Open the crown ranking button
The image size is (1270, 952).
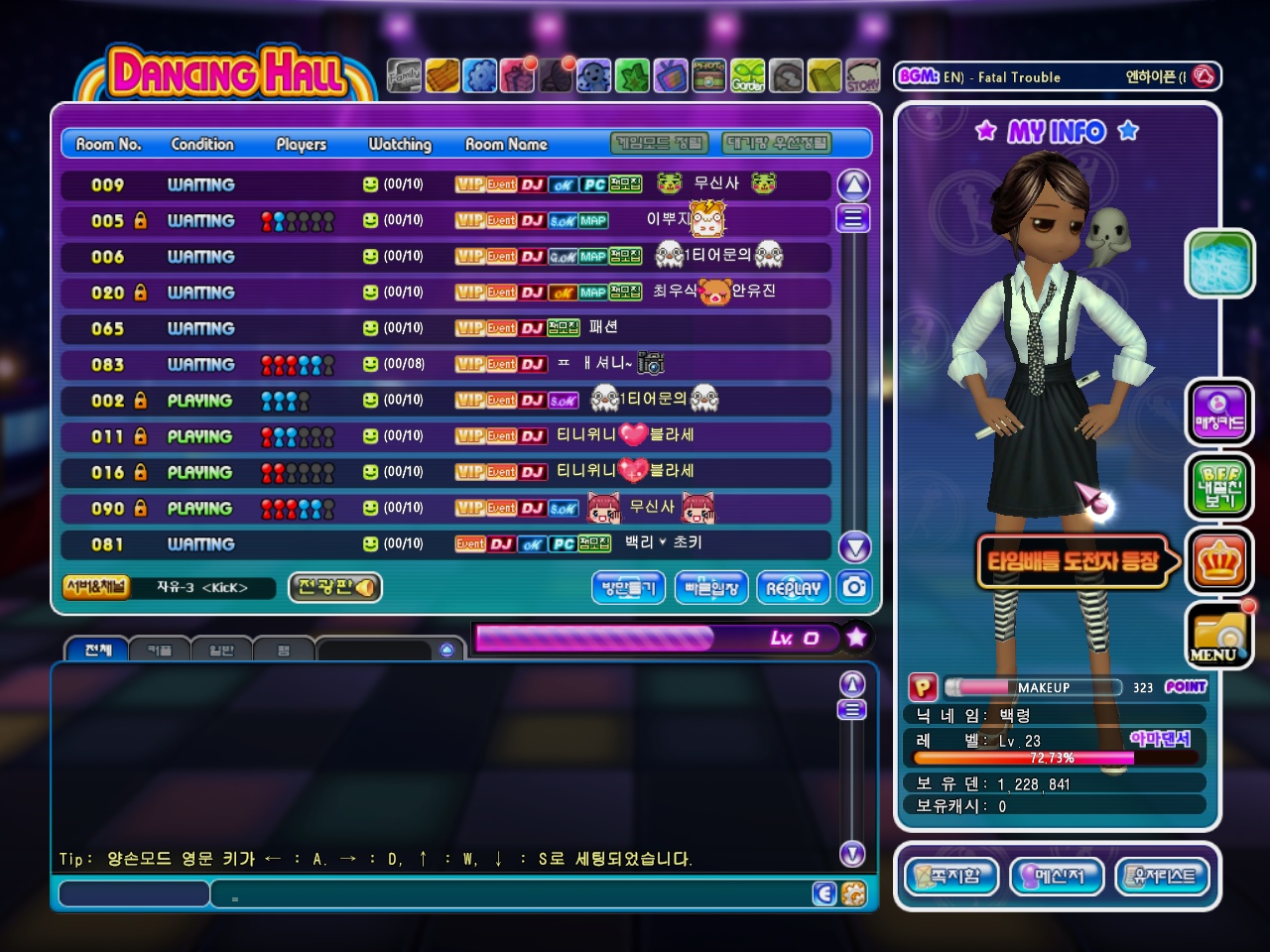(x=1219, y=562)
